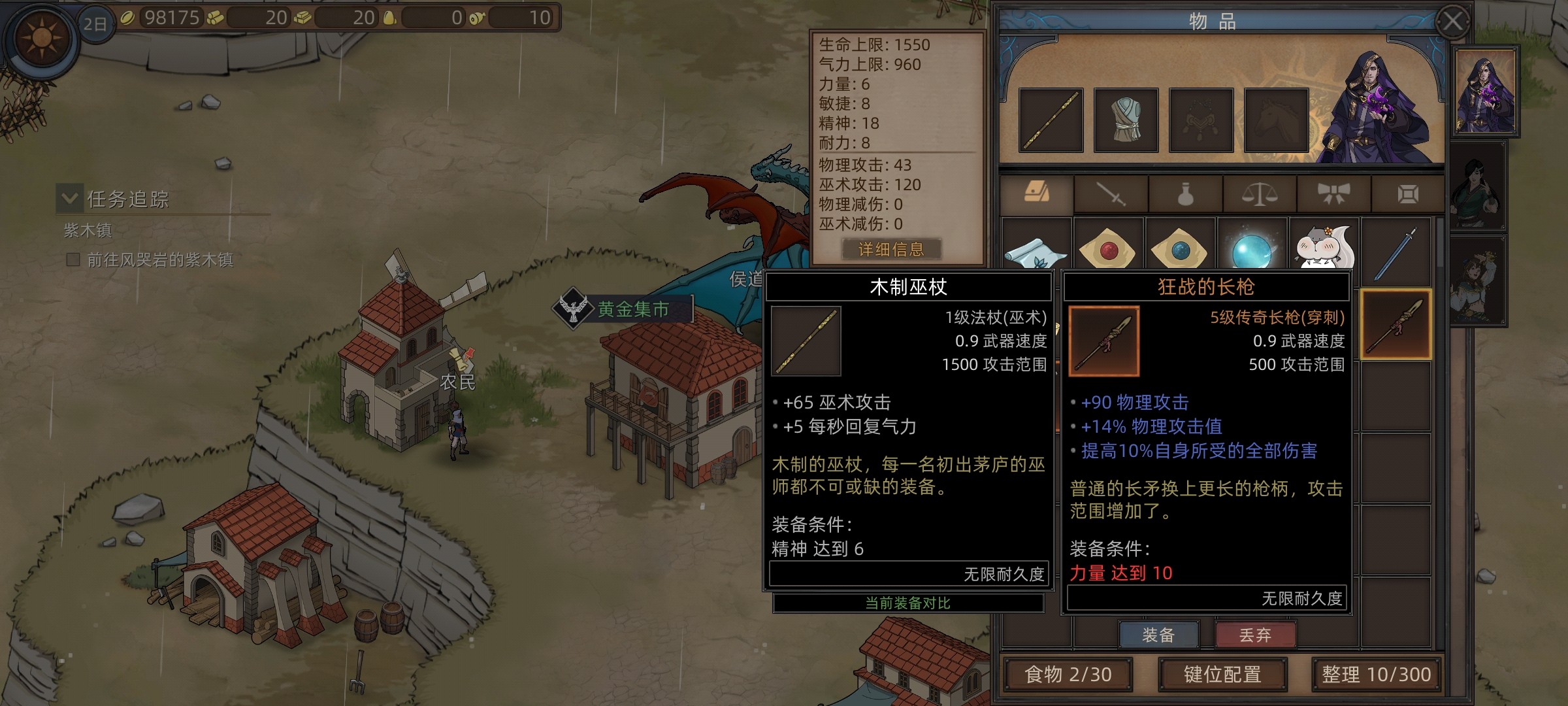Screen dimensions: 1568x706
Task: Choose the dancer woman party portrait
Action: [1478, 281]
